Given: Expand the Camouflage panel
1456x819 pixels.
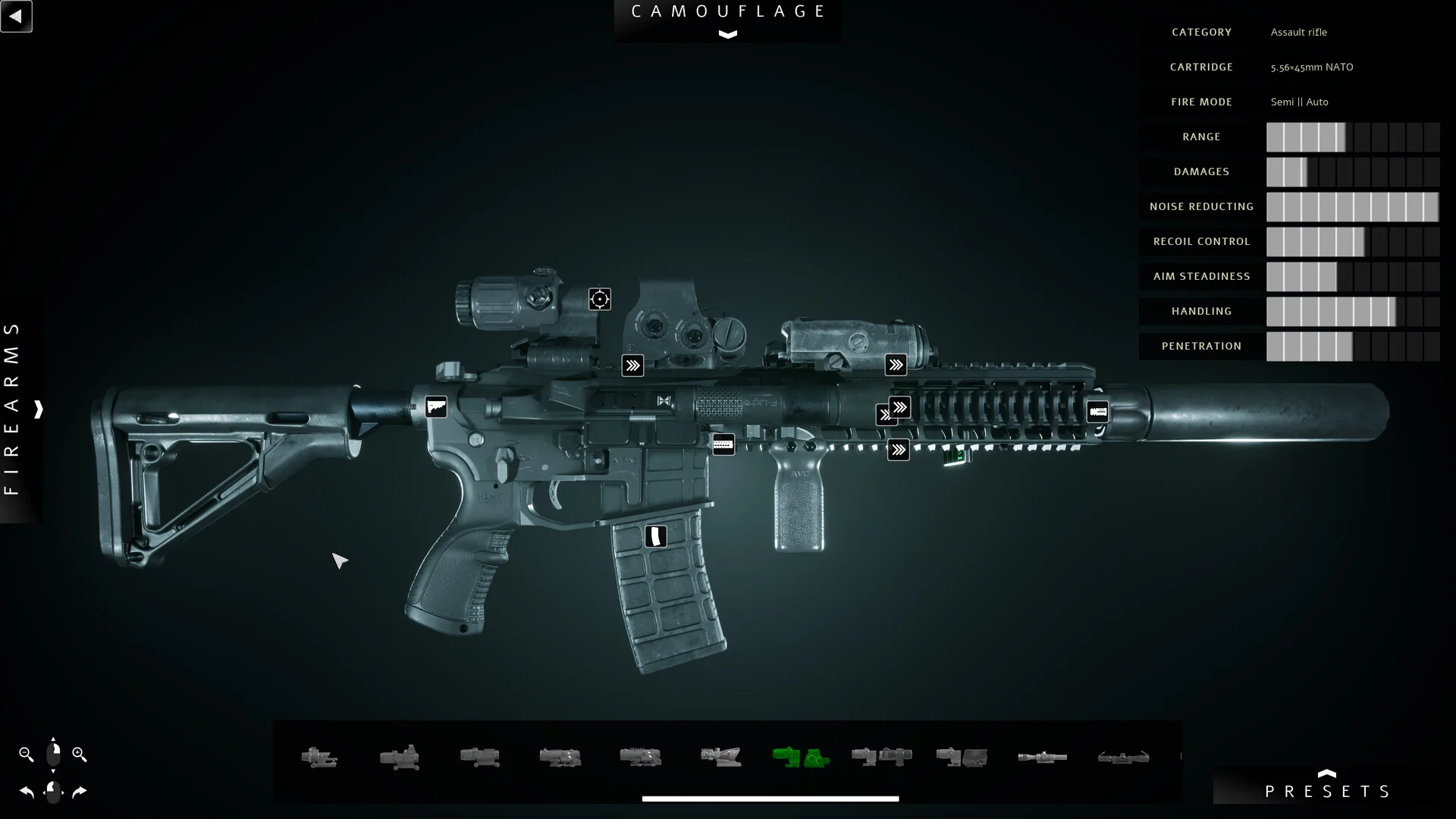Looking at the screenshot, I should (727, 34).
